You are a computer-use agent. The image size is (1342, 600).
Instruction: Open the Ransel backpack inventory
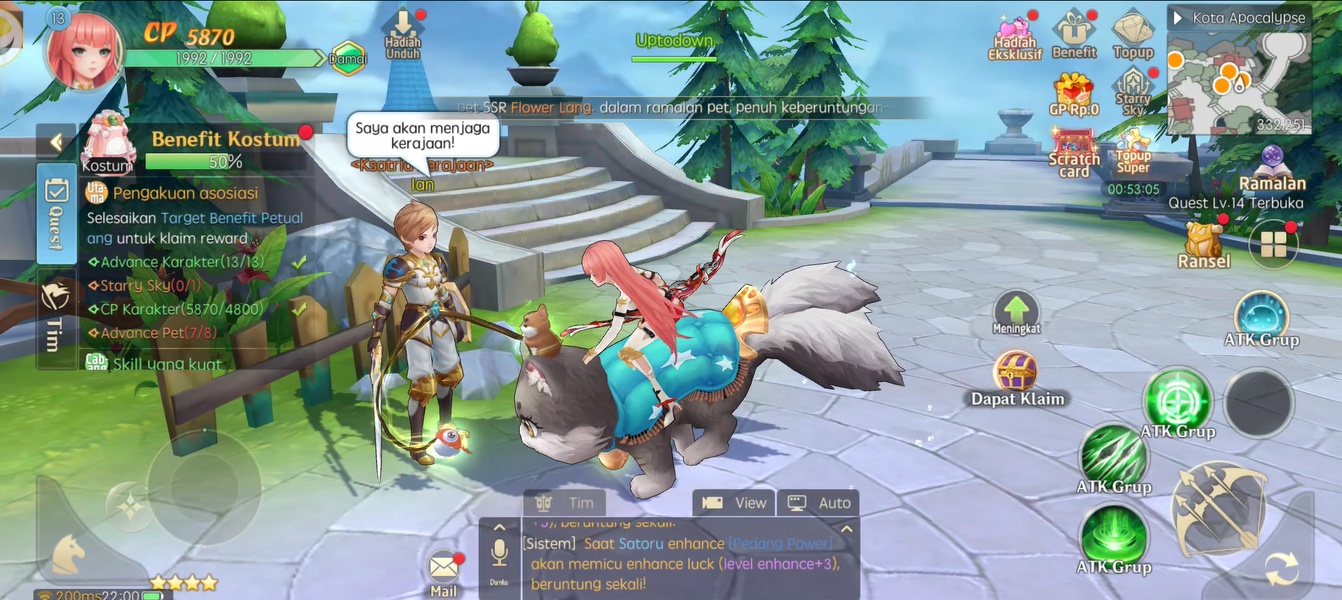[x=1203, y=243]
